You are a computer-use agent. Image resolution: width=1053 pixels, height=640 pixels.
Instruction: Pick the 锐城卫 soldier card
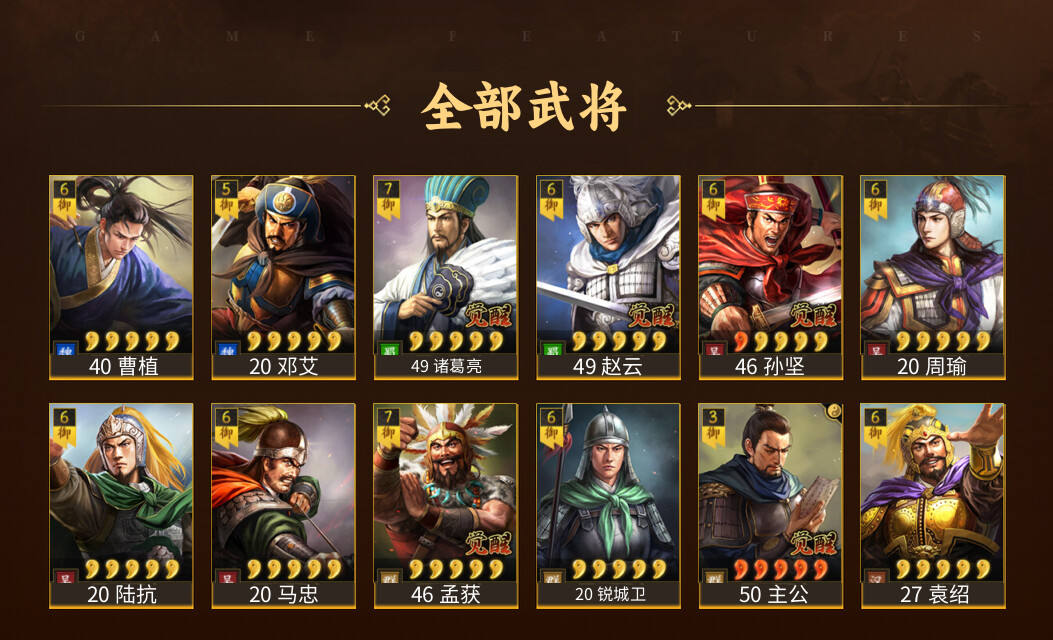tap(608, 505)
